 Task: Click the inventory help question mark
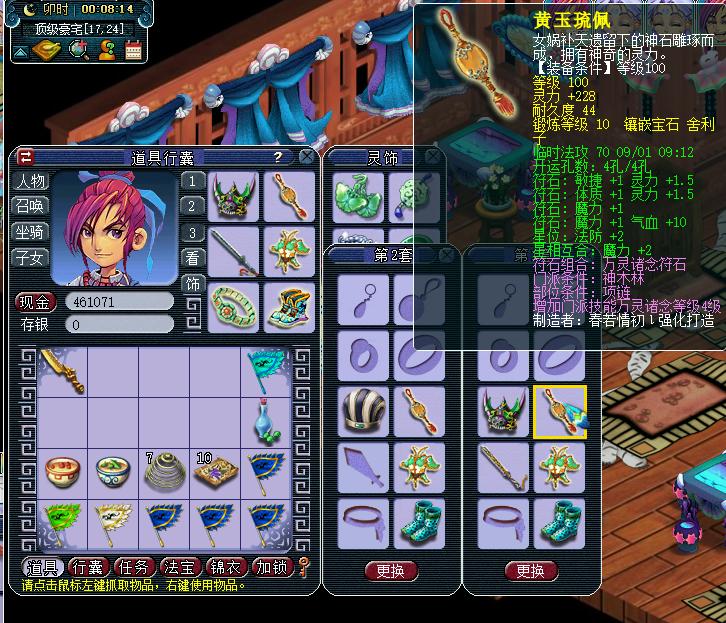[277, 157]
